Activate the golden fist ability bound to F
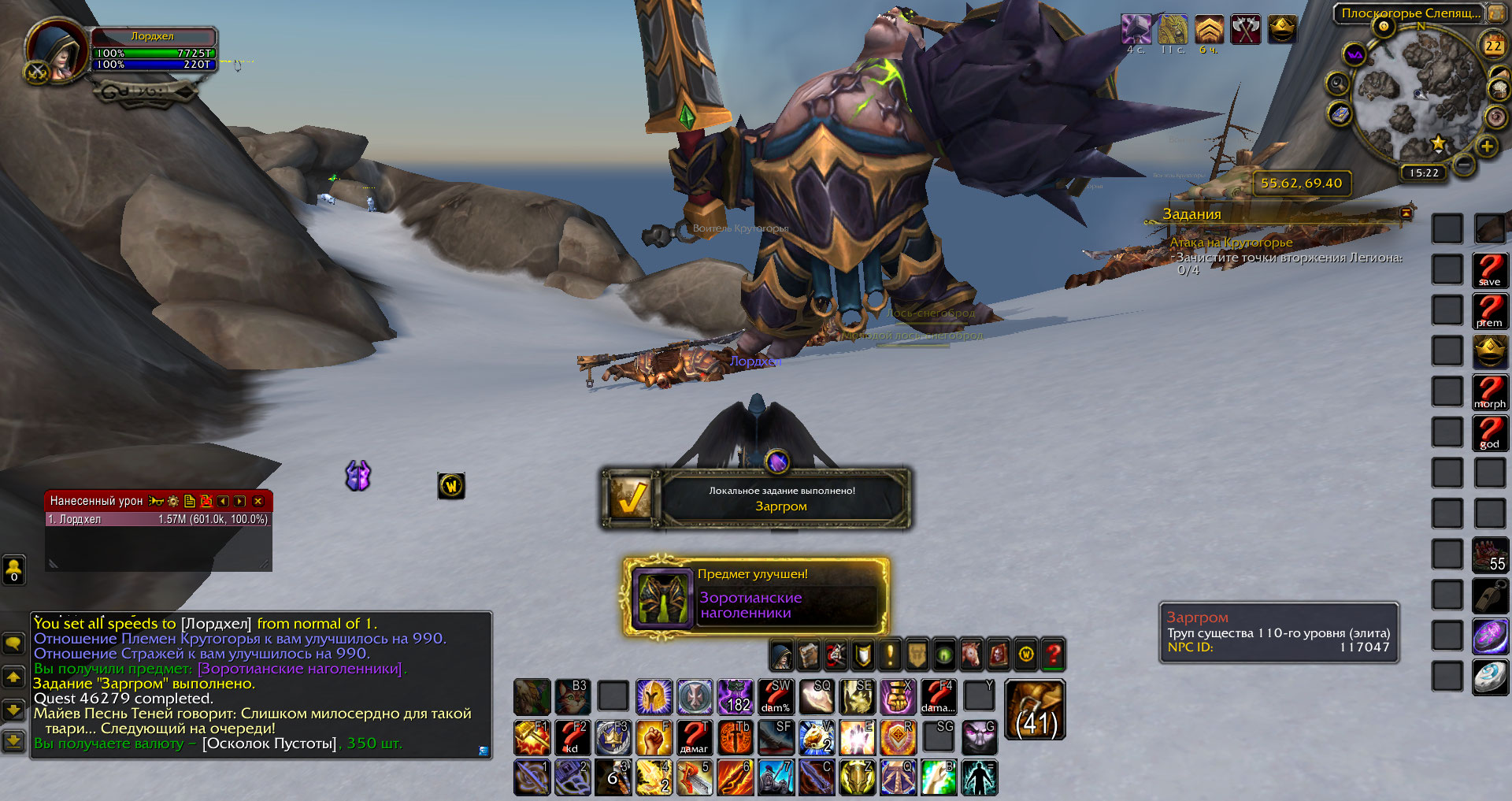 (x=654, y=737)
